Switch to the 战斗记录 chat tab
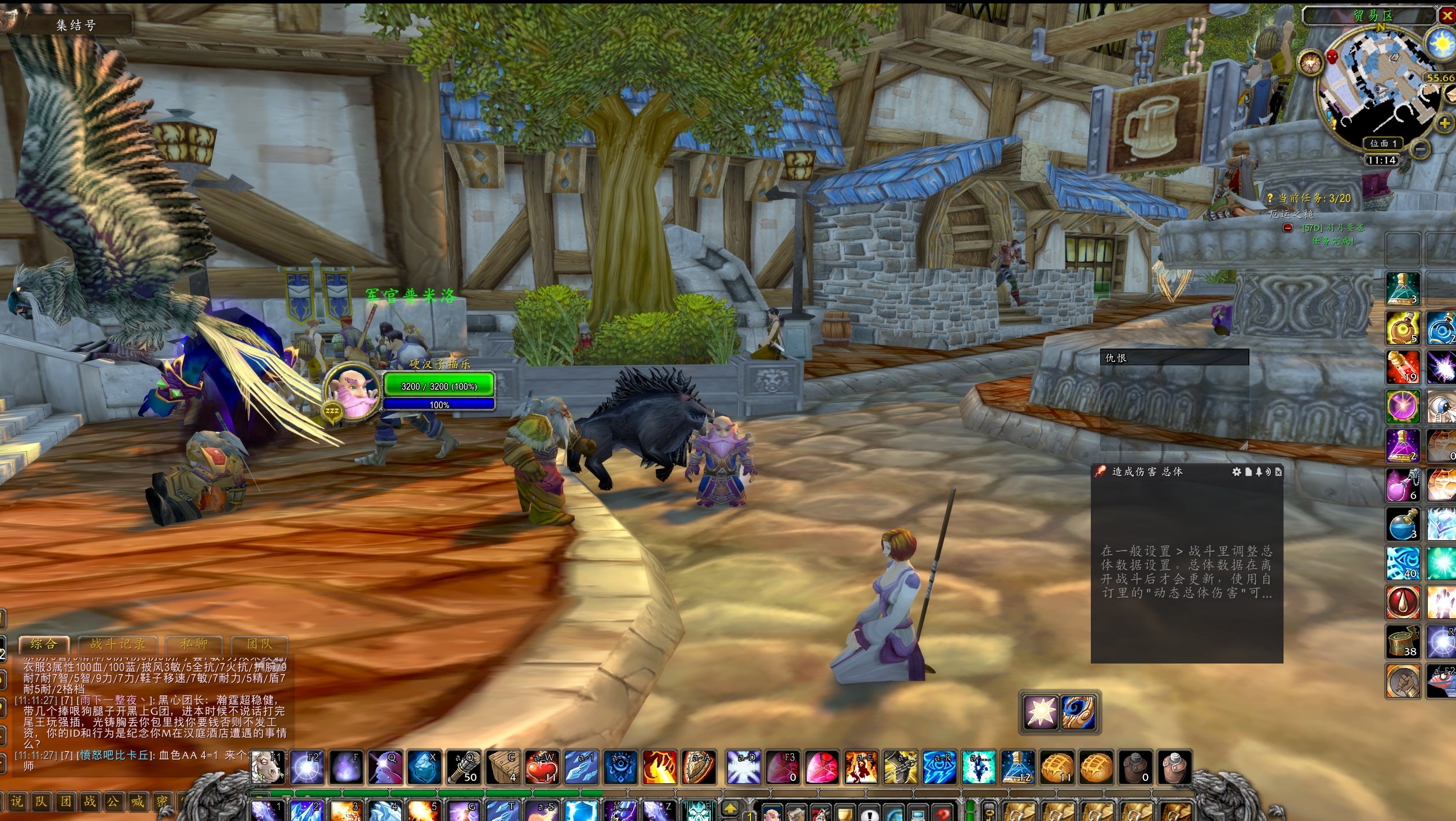Screen dimensions: 1456x821 [x=117, y=644]
